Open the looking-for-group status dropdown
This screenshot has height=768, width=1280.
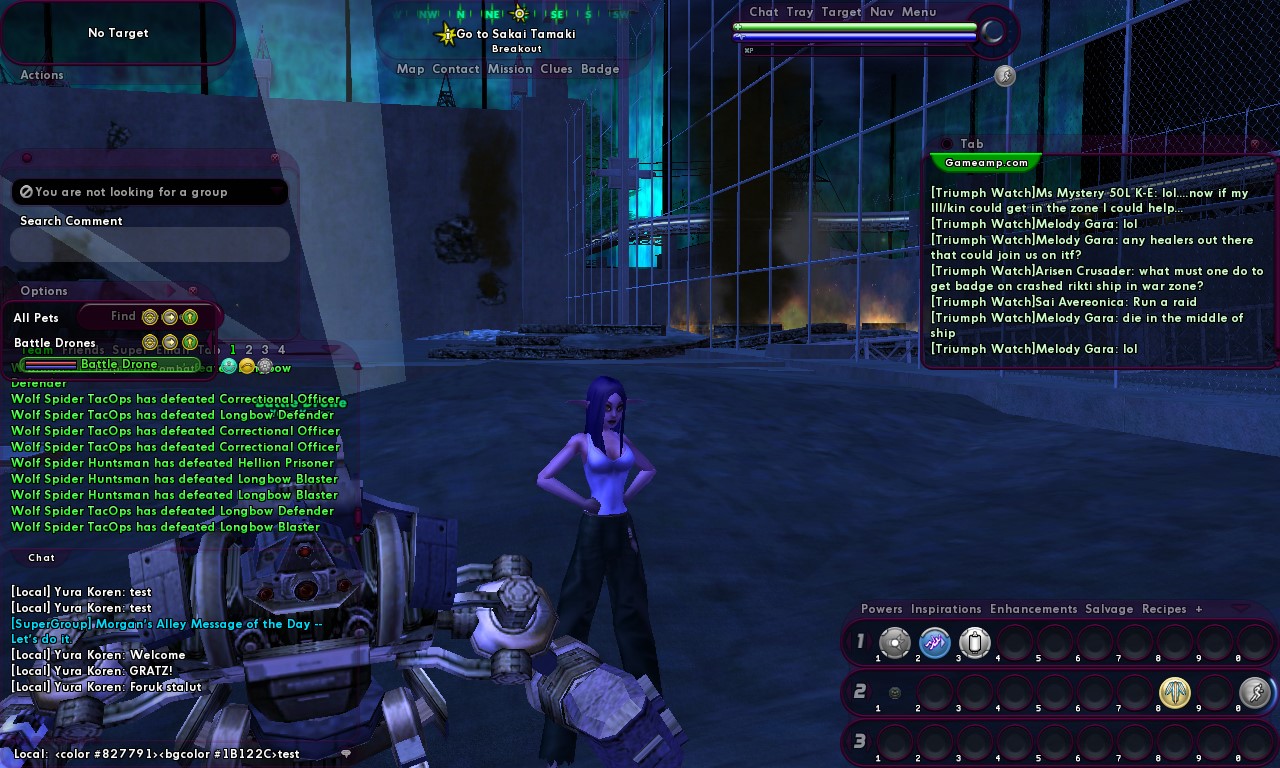[x=150, y=192]
